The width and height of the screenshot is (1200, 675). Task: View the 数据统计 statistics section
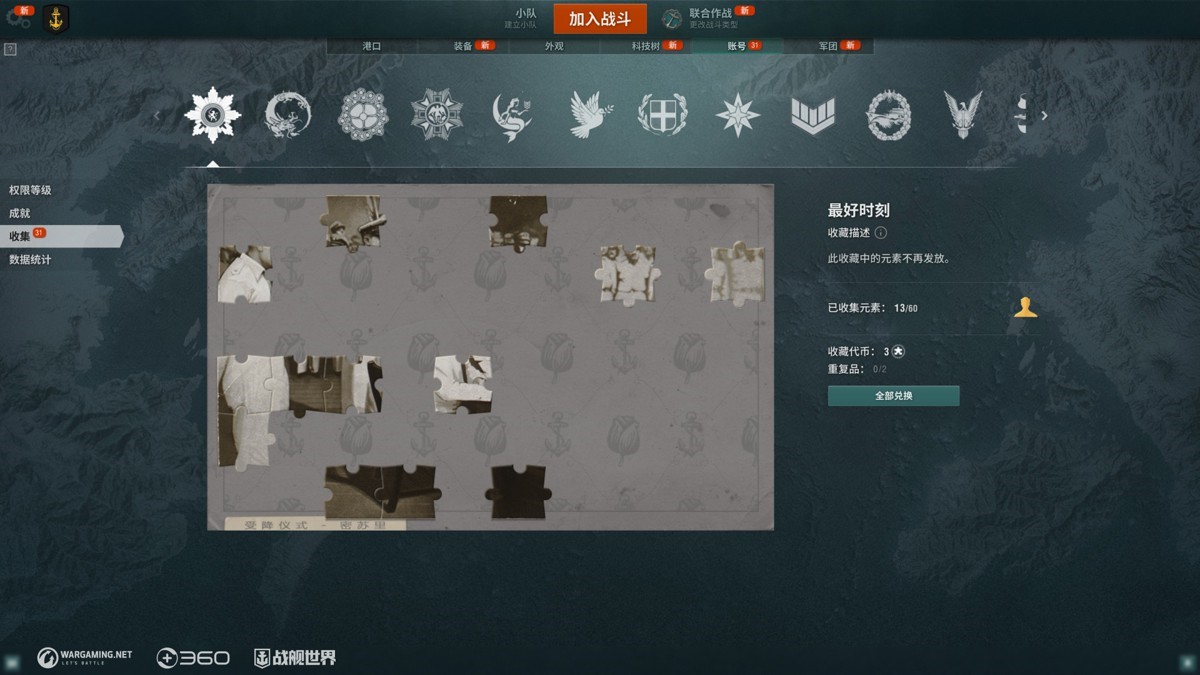pyautogui.click(x=30, y=260)
